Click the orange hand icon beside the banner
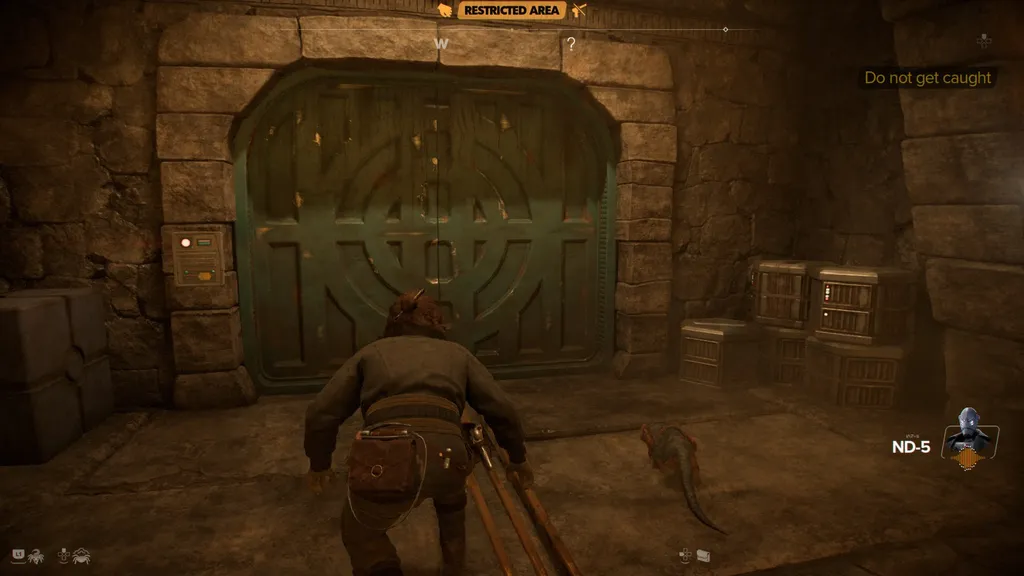 click(x=444, y=10)
